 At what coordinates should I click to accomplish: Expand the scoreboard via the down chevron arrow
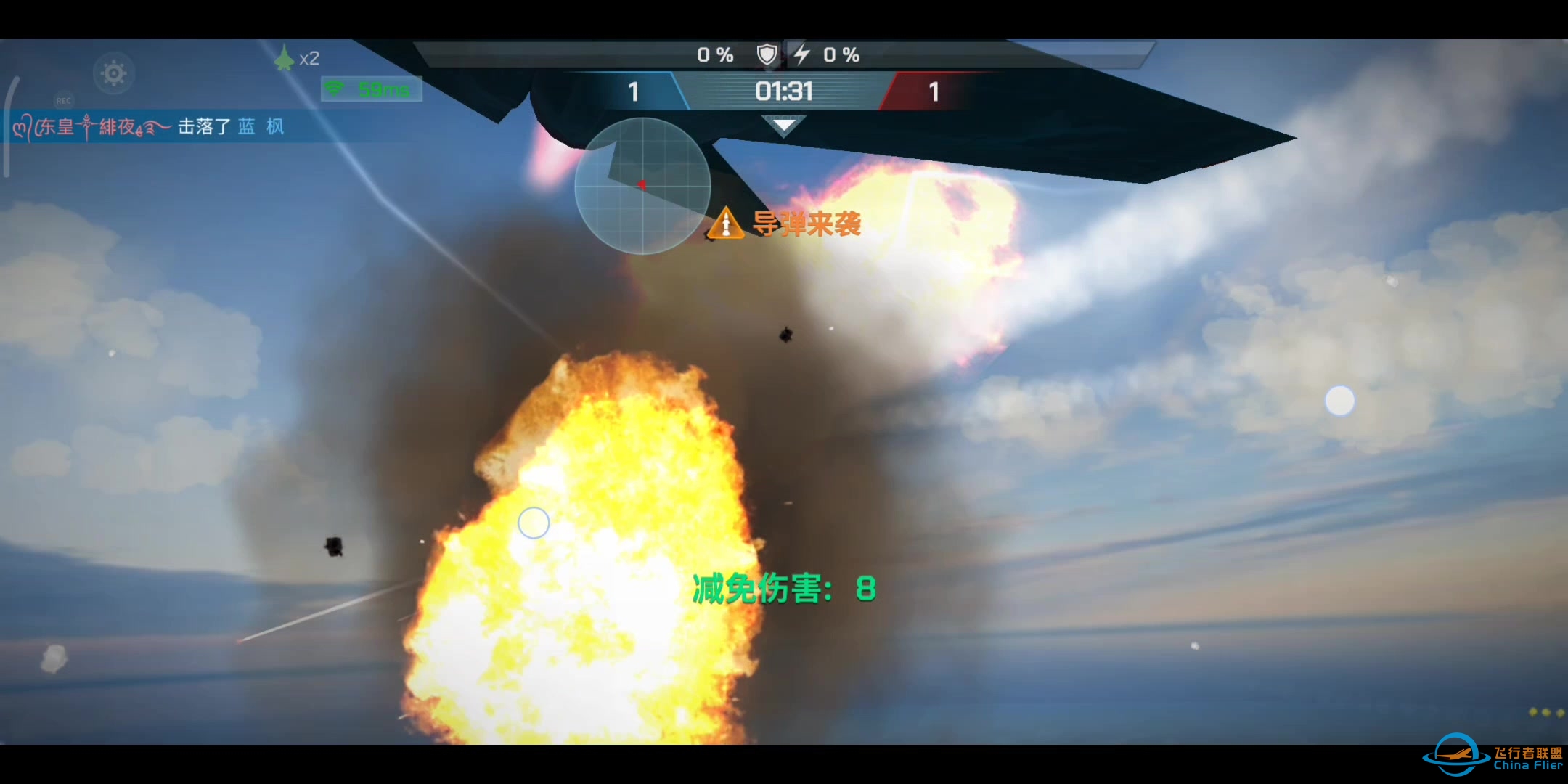tap(784, 125)
